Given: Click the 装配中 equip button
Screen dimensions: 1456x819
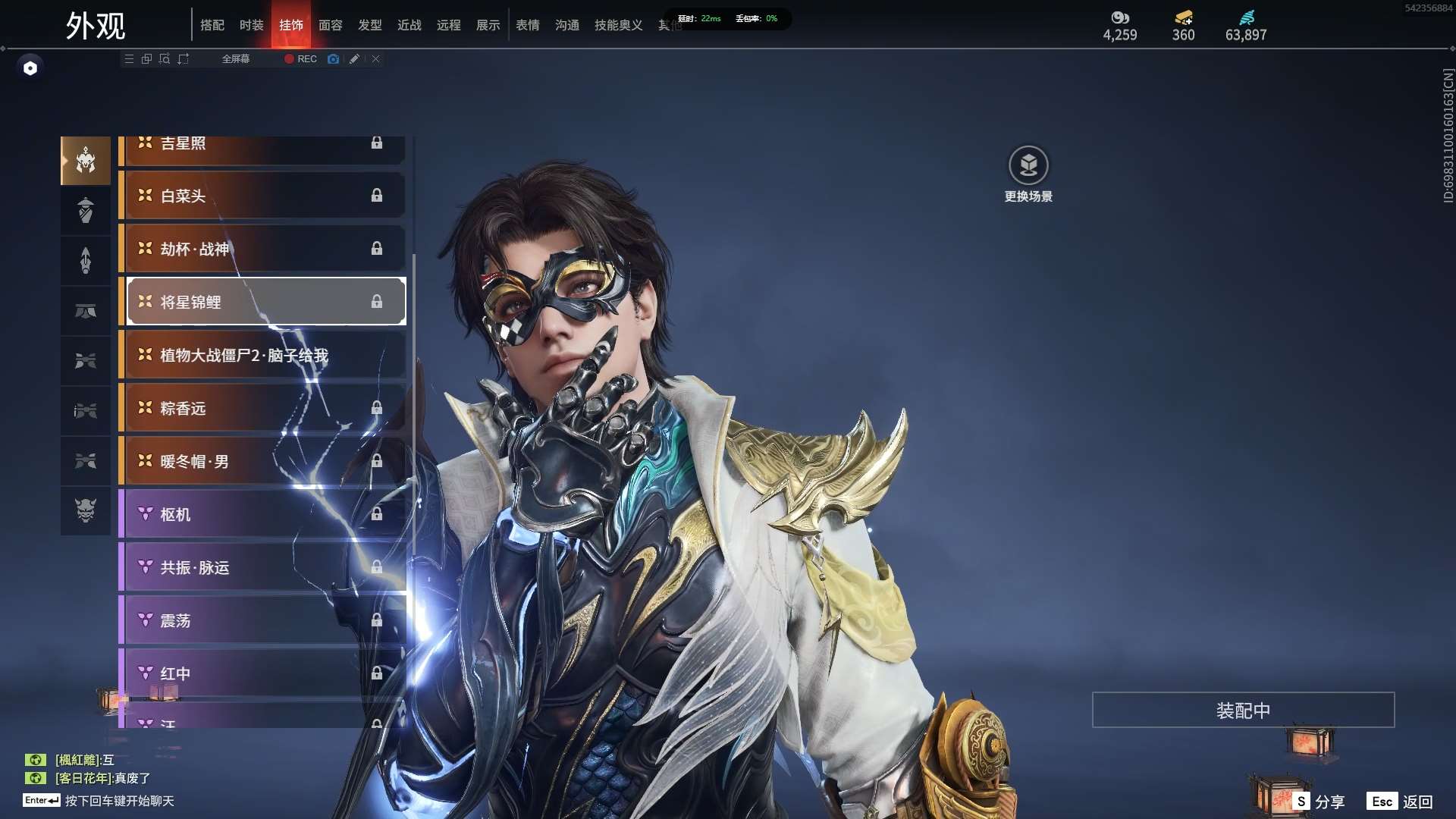Looking at the screenshot, I should pyautogui.click(x=1243, y=710).
